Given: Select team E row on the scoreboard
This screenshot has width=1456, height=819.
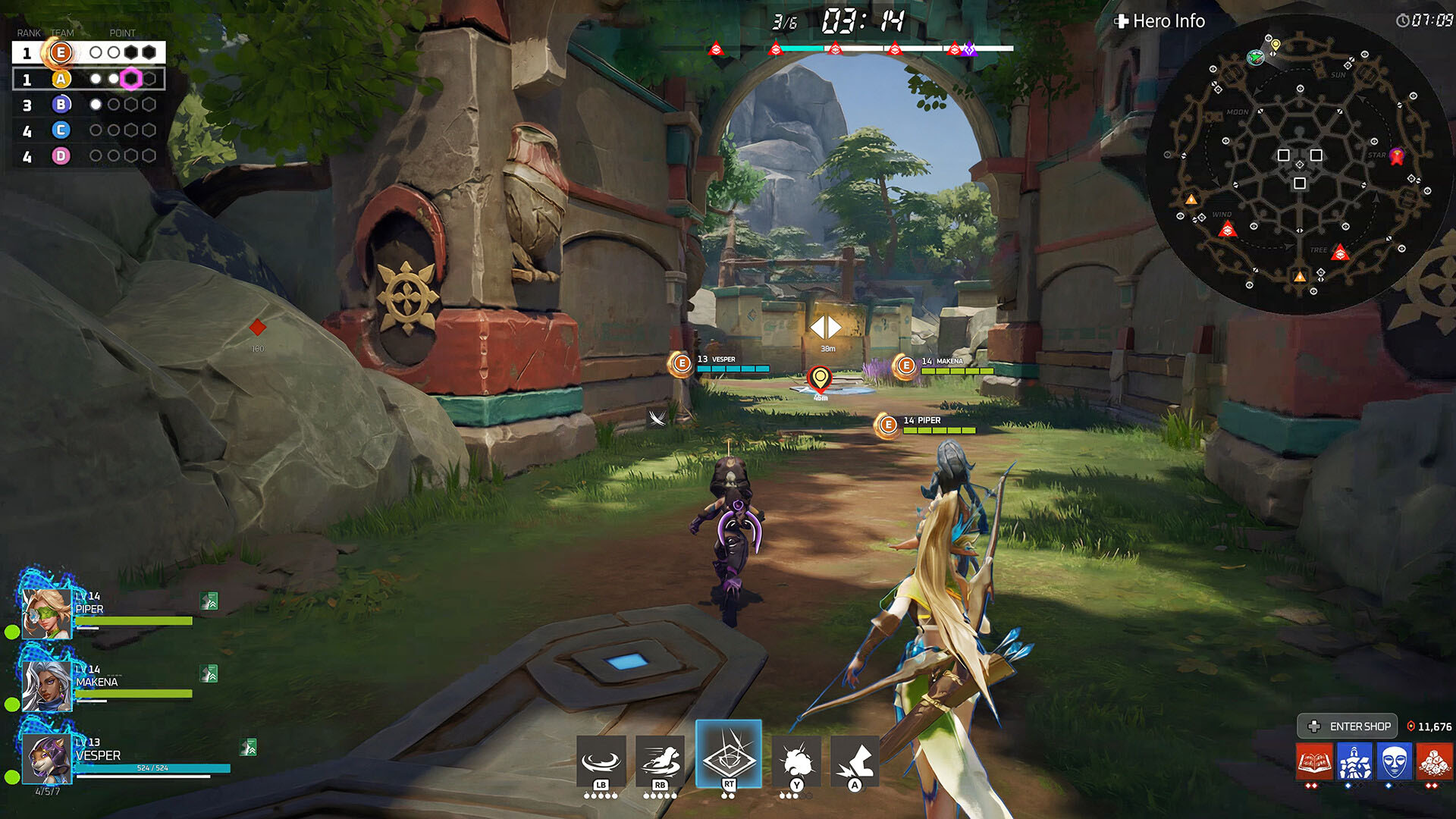Looking at the screenshot, I should (x=89, y=52).
